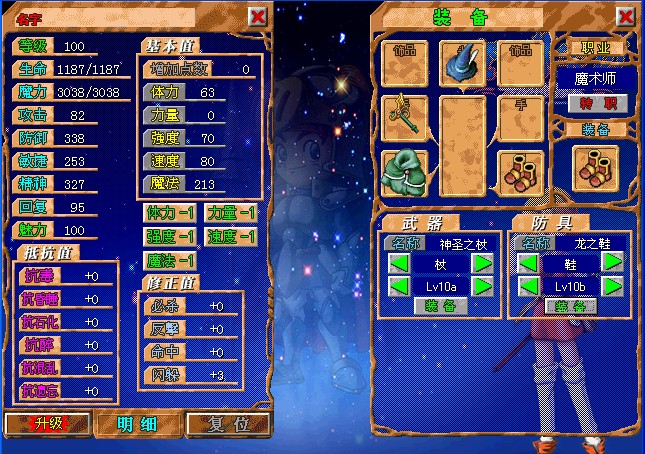Reduce strength using 力量 -1
Screen dimensions: 645x454
point(232,213)
